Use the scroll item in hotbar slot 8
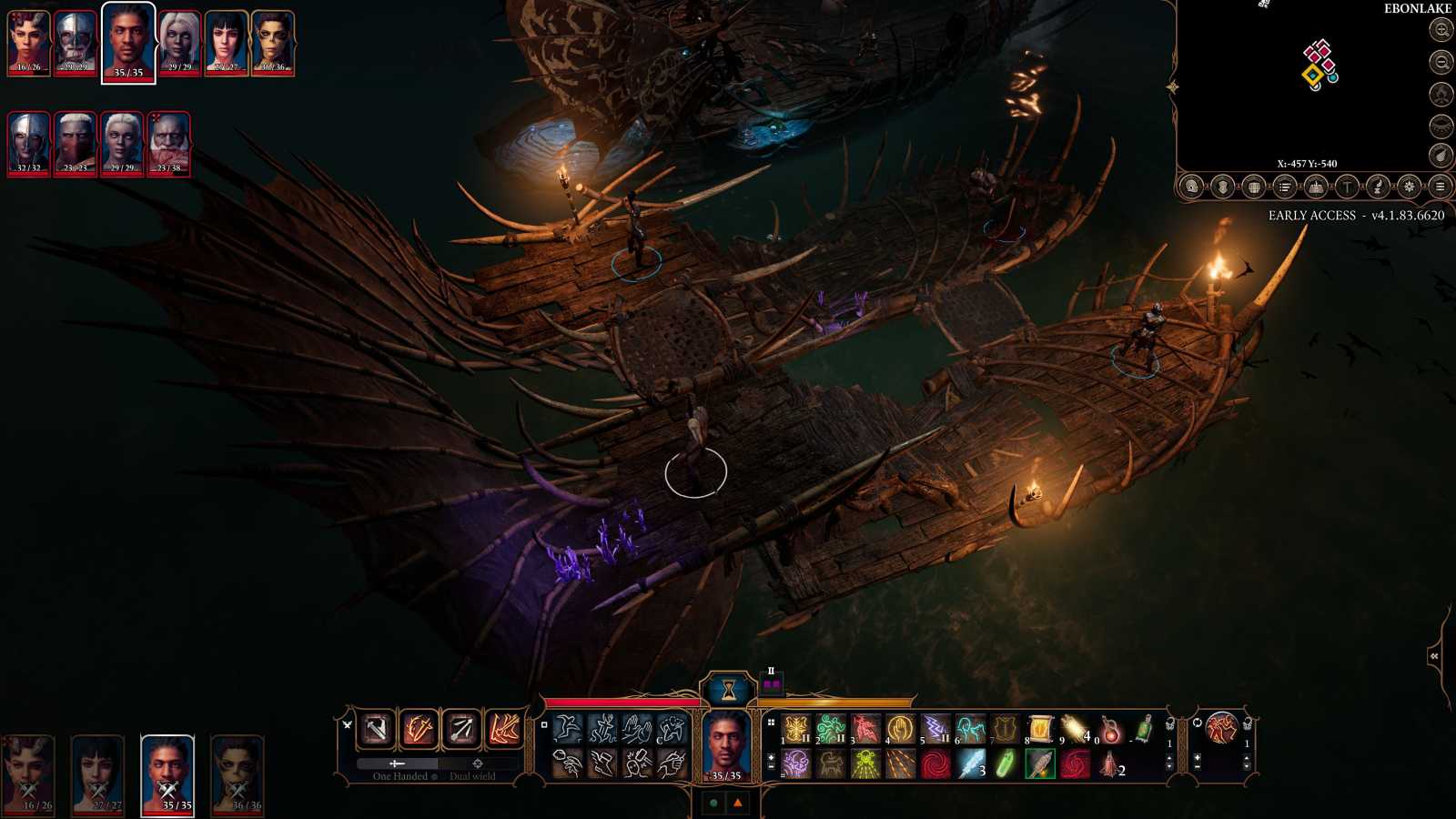The height and width of the screenshot is (819, 1456). (1039, 728)
